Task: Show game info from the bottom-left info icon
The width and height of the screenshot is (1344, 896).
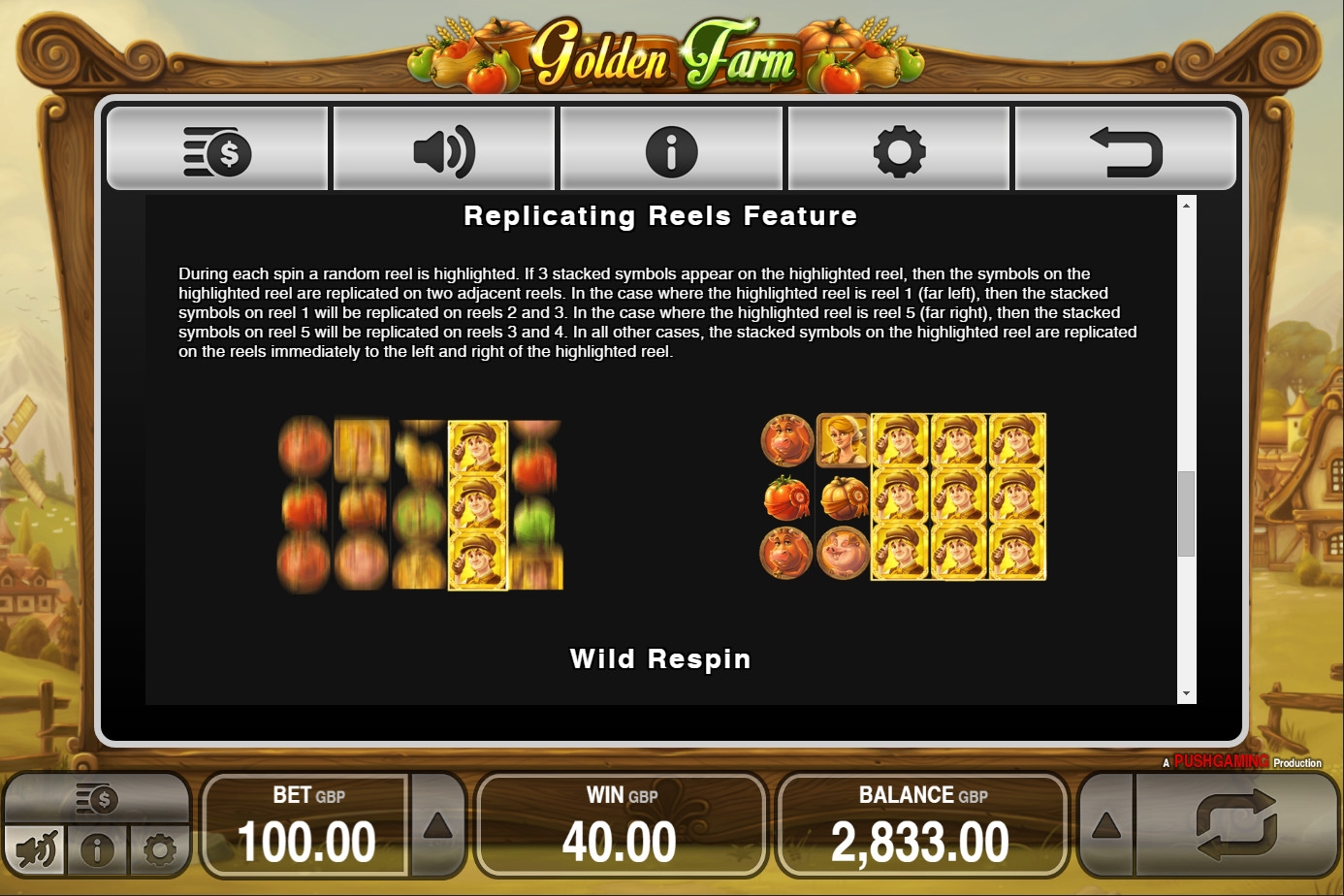Action: click(97, 850)
